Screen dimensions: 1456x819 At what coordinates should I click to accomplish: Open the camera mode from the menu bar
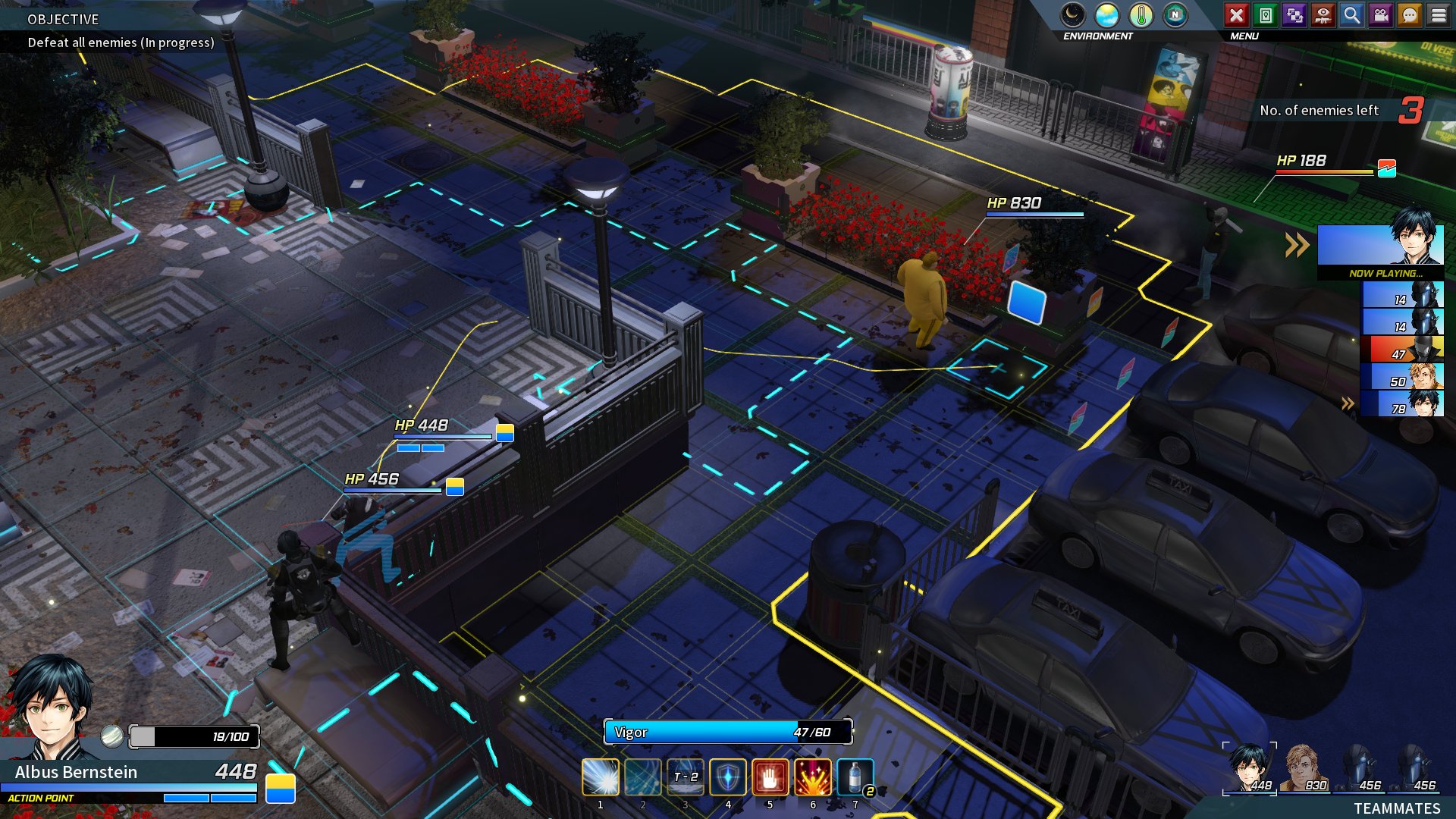click(1380, 13)
